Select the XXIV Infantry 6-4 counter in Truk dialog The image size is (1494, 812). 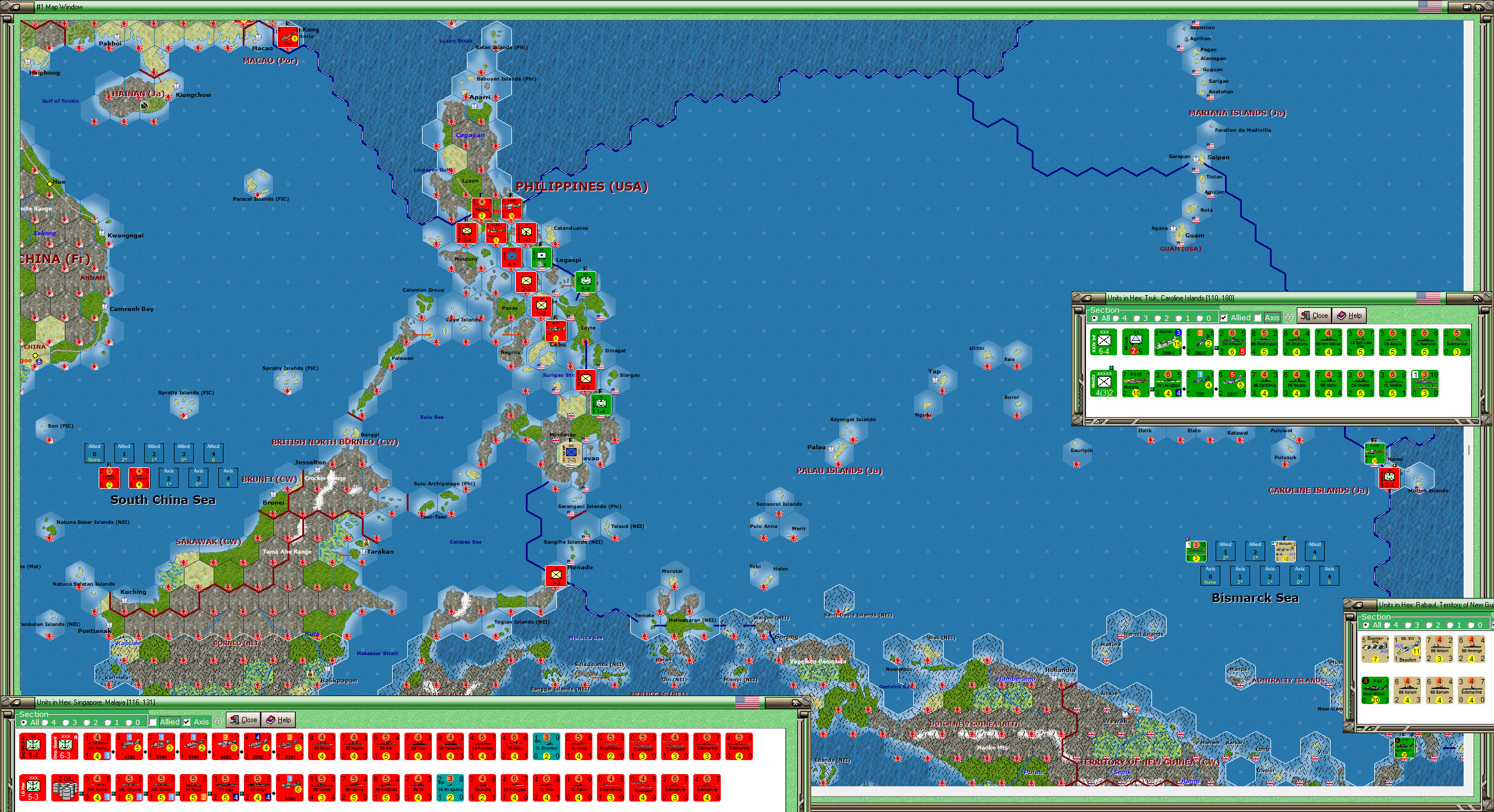click(x=1103, y=341)
